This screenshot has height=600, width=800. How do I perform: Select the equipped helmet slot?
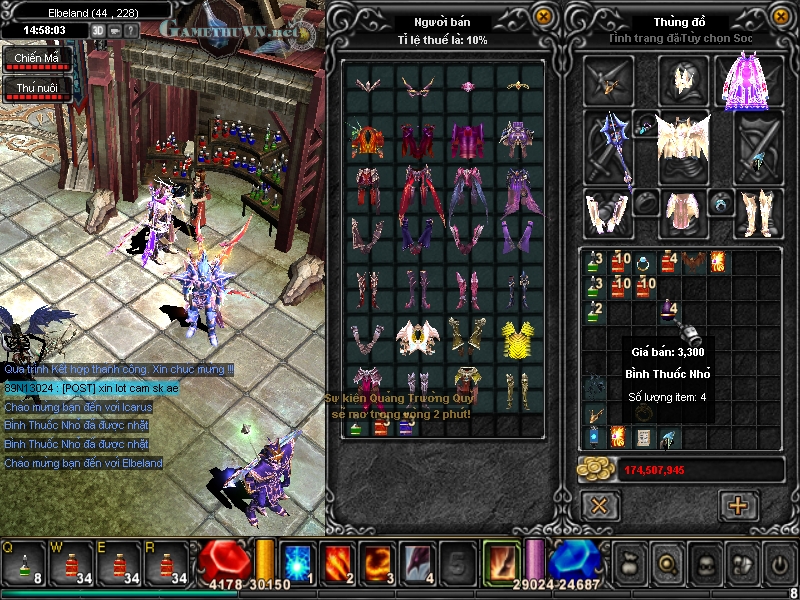coord(684,80)
